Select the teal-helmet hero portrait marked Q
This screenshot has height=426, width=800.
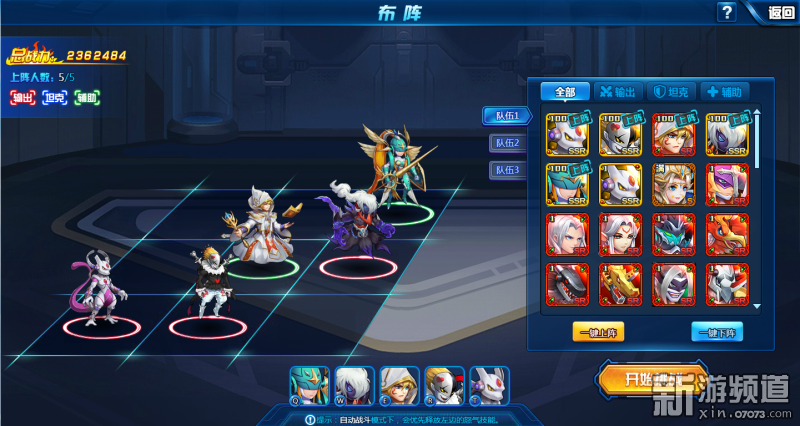coord(309,383)
